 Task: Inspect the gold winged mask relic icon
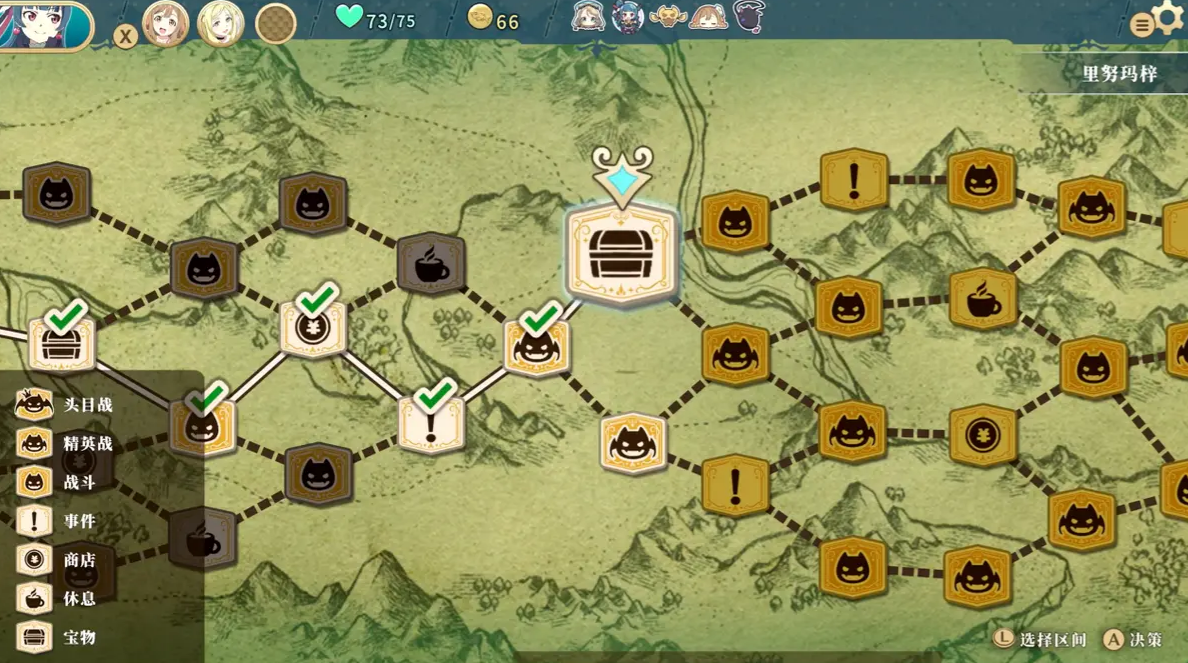click(x=668, y=17)
